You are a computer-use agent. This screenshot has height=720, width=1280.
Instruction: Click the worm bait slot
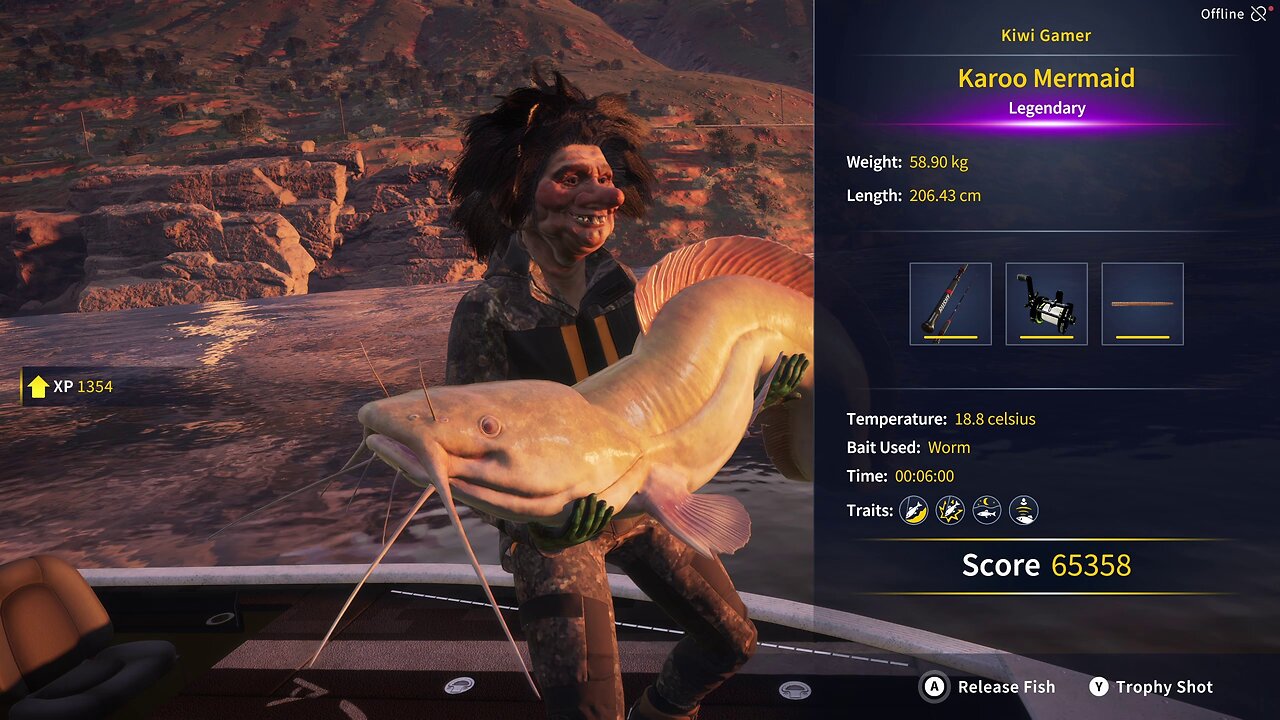[x=1142, y=304]
